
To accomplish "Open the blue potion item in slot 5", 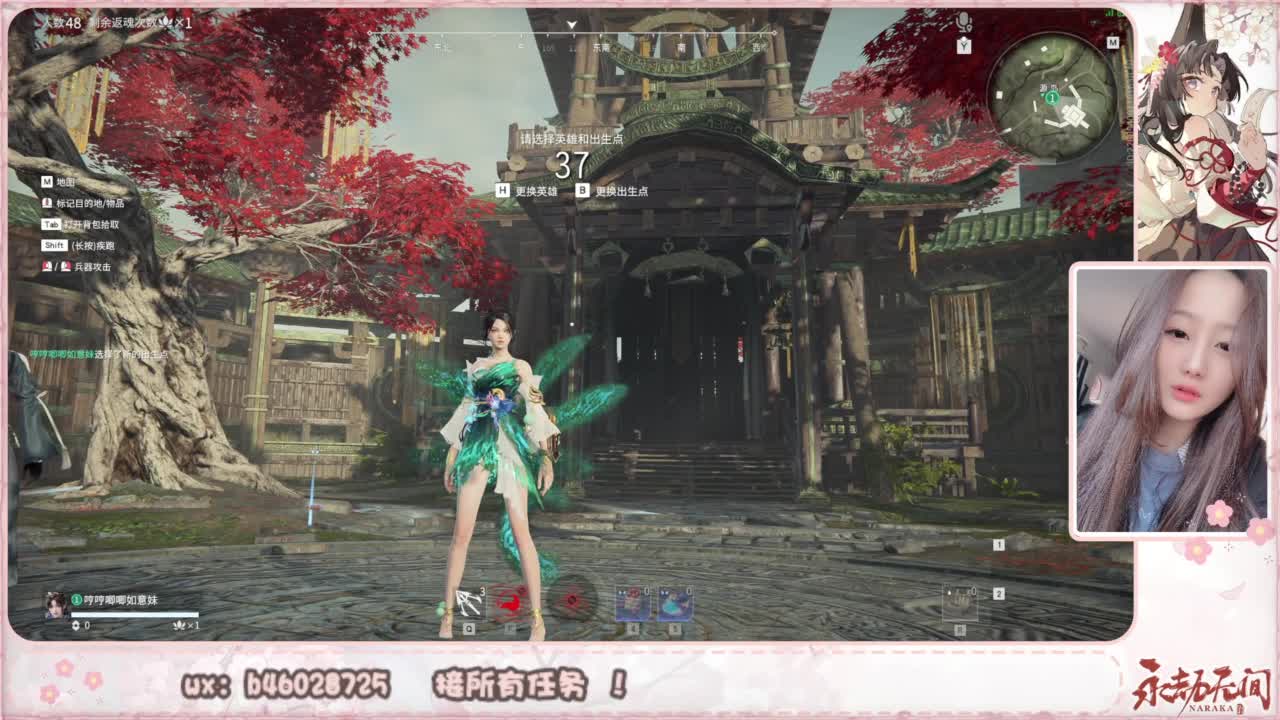I will point(677,602).
